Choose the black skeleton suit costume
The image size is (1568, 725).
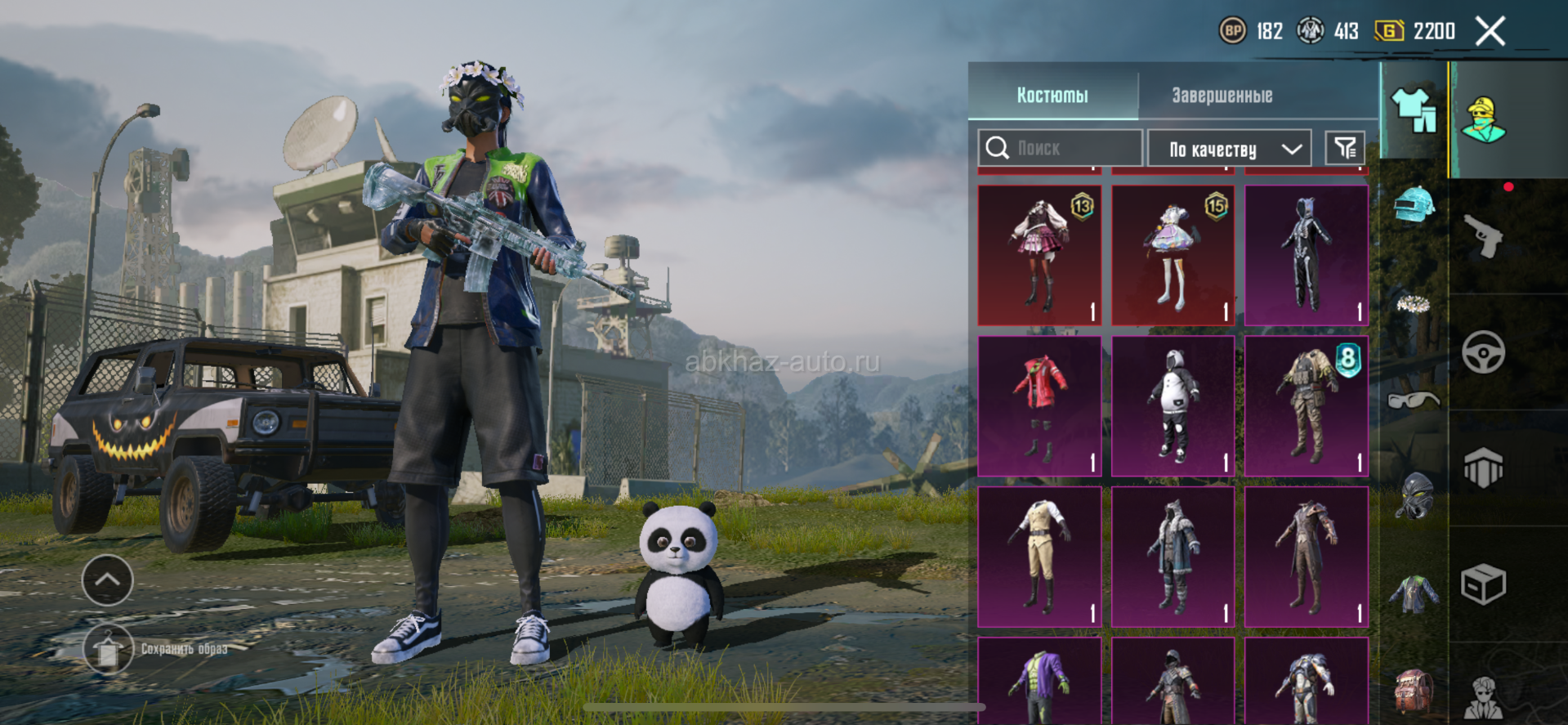pyautogui.click(x=1306, y=255)
